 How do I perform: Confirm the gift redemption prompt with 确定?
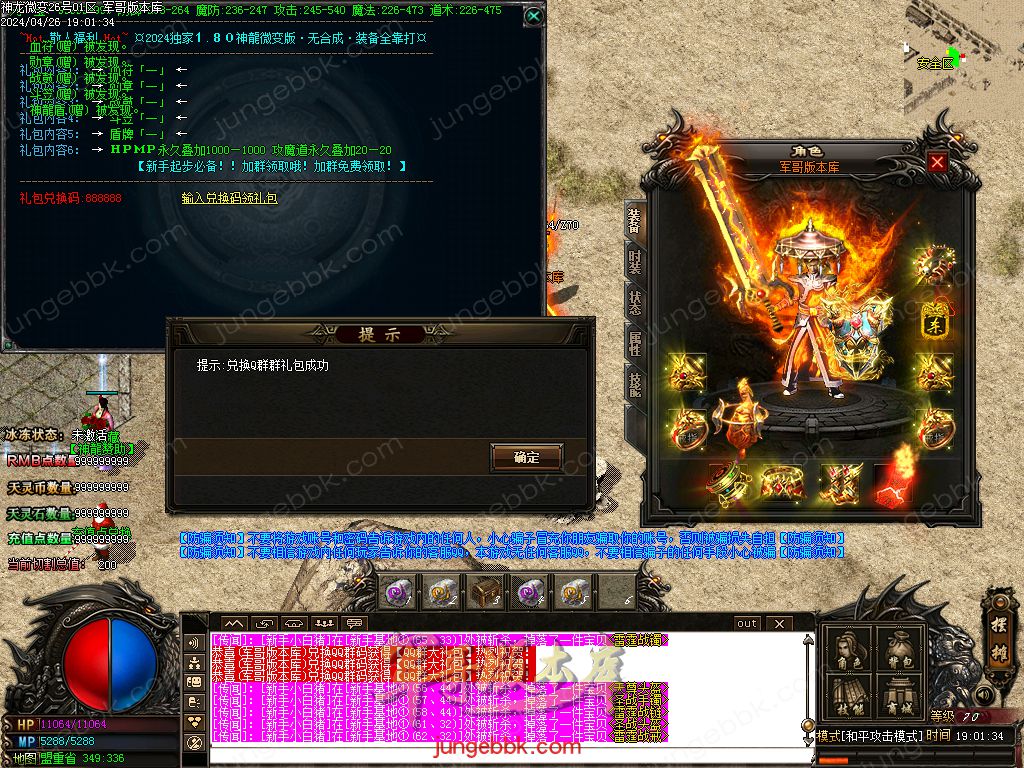[x=526, y=457]
